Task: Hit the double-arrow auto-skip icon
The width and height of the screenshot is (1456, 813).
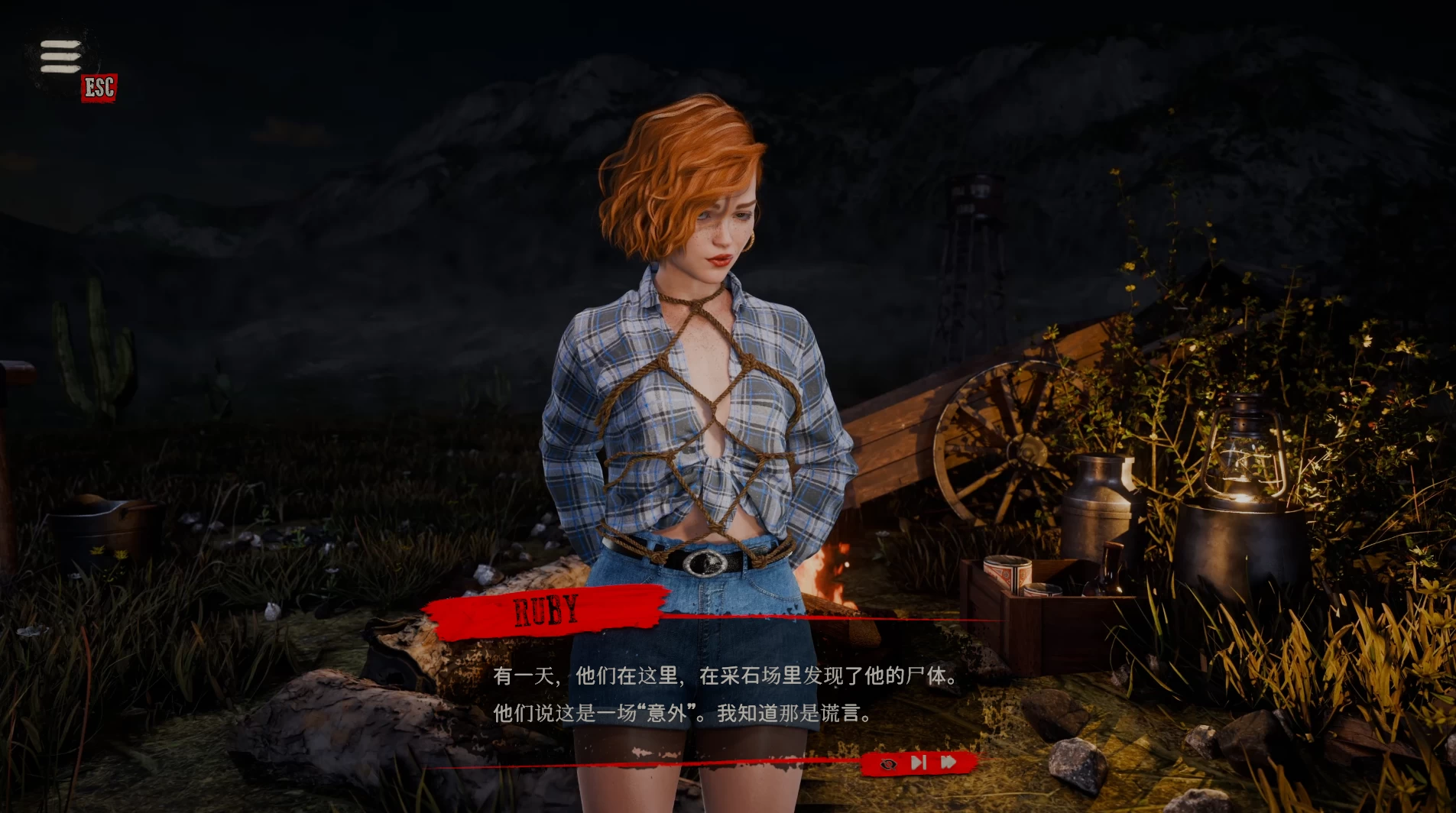Action: pyautogui.click(x=948, y=762)
